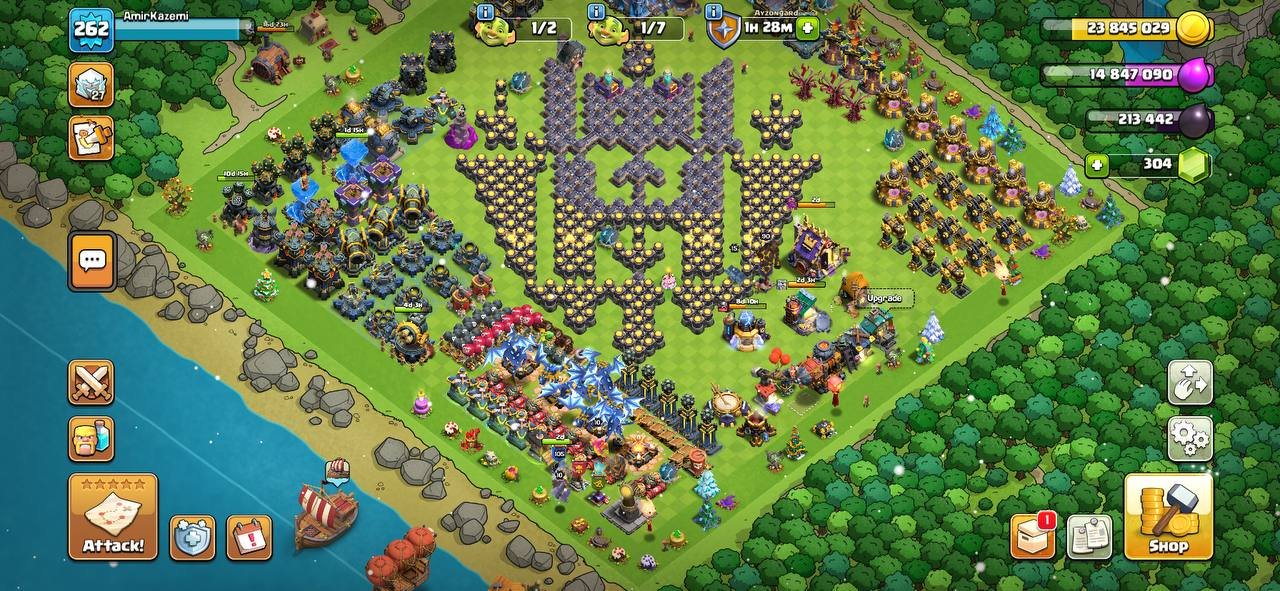This screenshot has height=591, width=1280.
Task: Open the events calendar icon
Action: (249, 537)
